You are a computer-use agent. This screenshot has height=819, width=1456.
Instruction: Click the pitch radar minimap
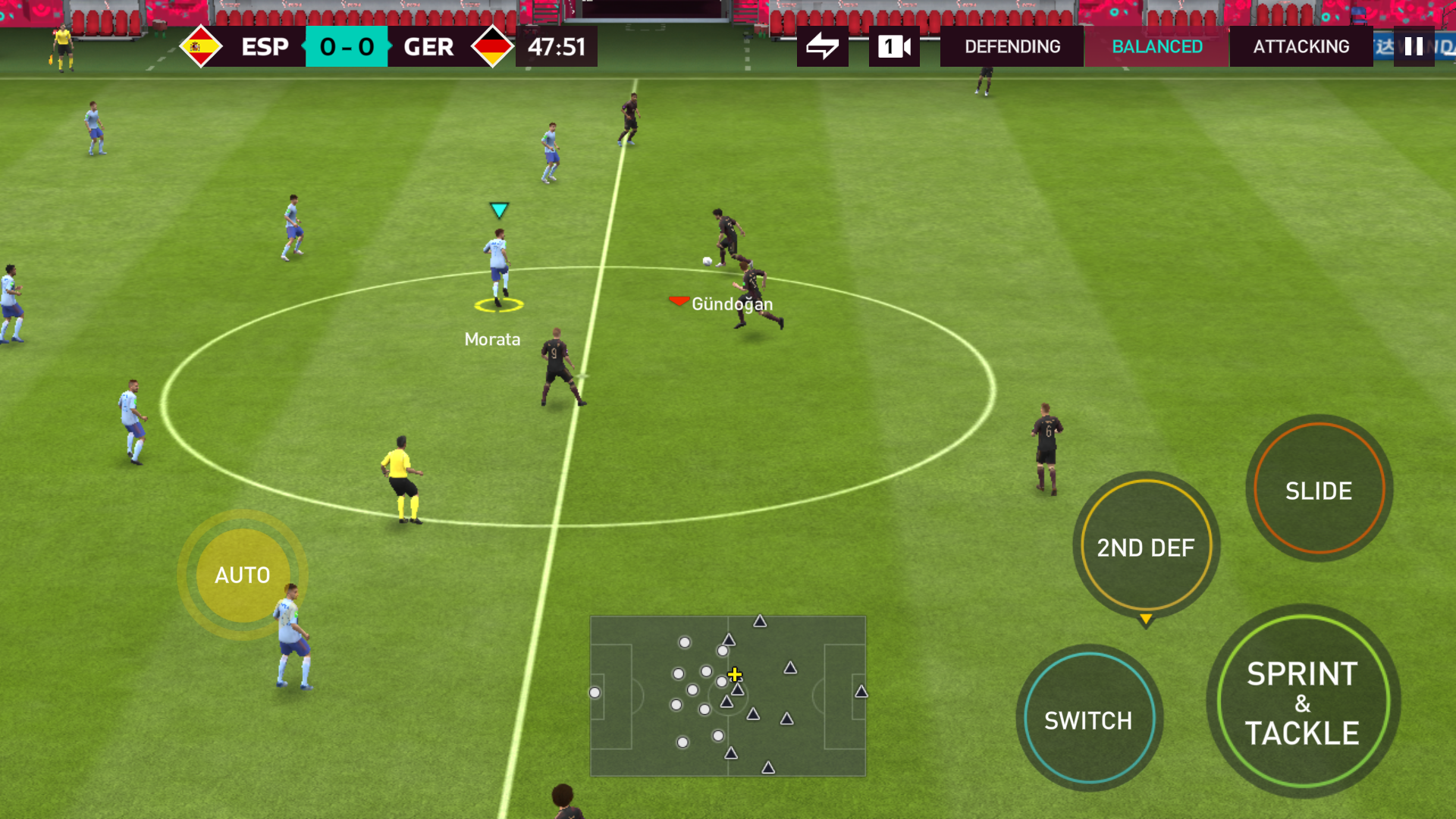pyautogui.click(x=727, y=695)
